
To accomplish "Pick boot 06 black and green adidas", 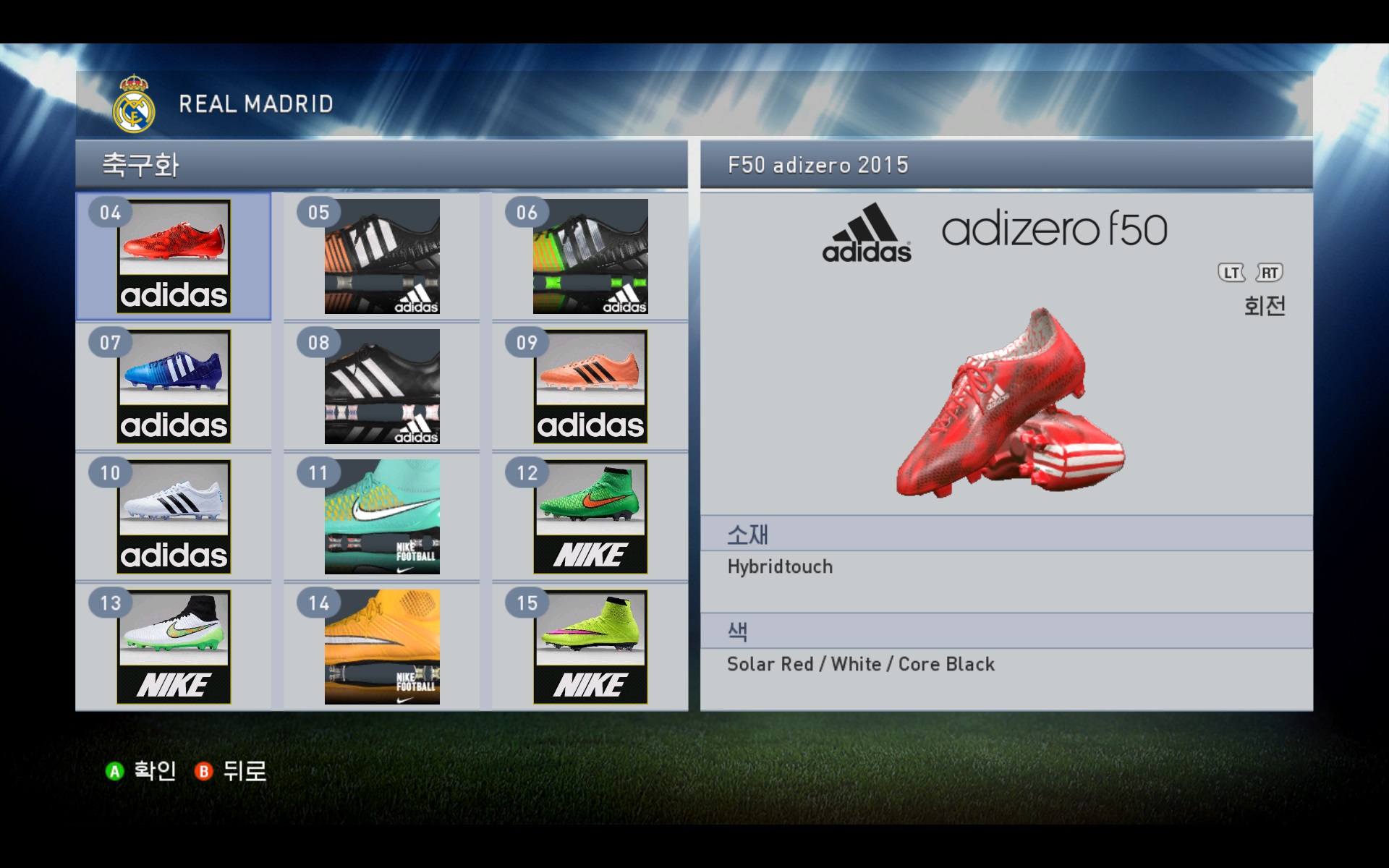I will pyautogui.click(x=590, y=256).
